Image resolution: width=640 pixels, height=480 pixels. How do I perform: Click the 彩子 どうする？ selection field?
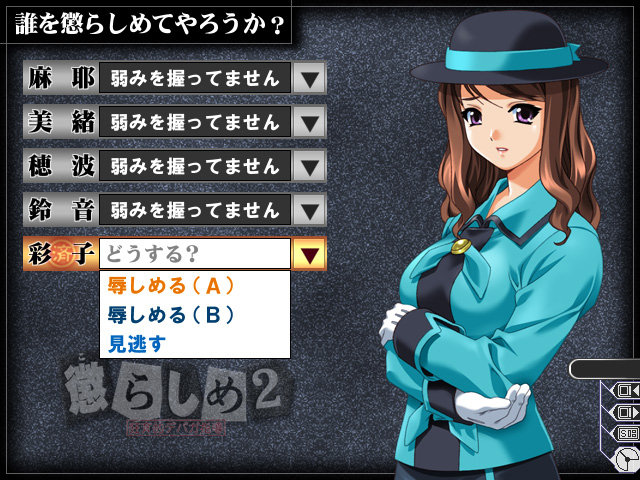[194, 254]
